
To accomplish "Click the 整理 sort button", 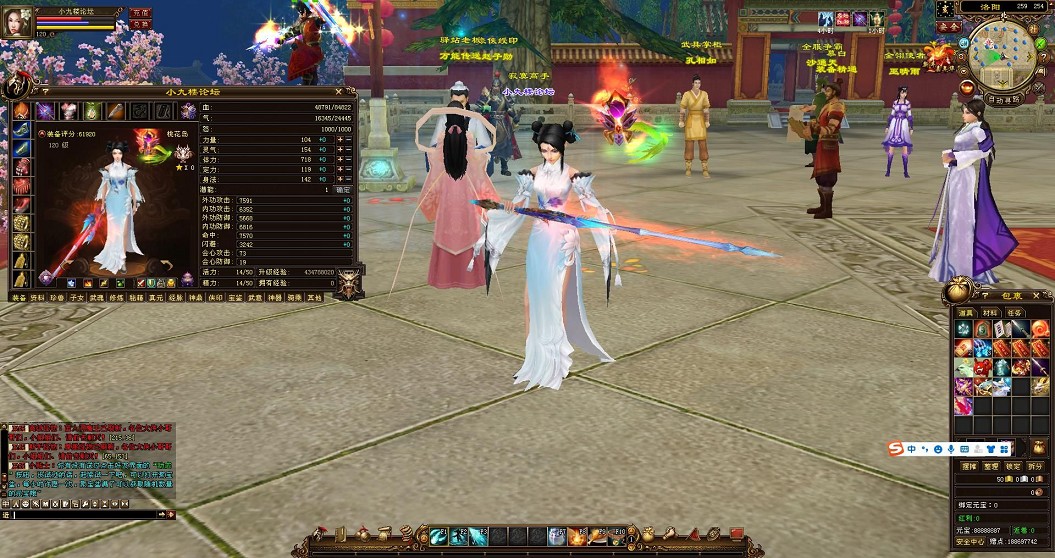I will pyautogui.click(x=991, y=466).
